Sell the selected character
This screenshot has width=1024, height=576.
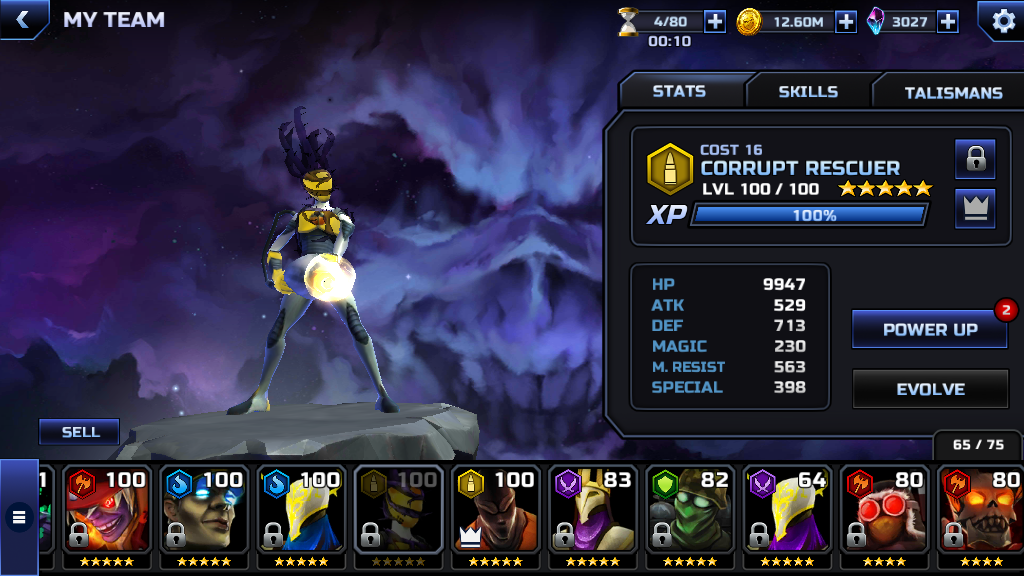(80, 432)
